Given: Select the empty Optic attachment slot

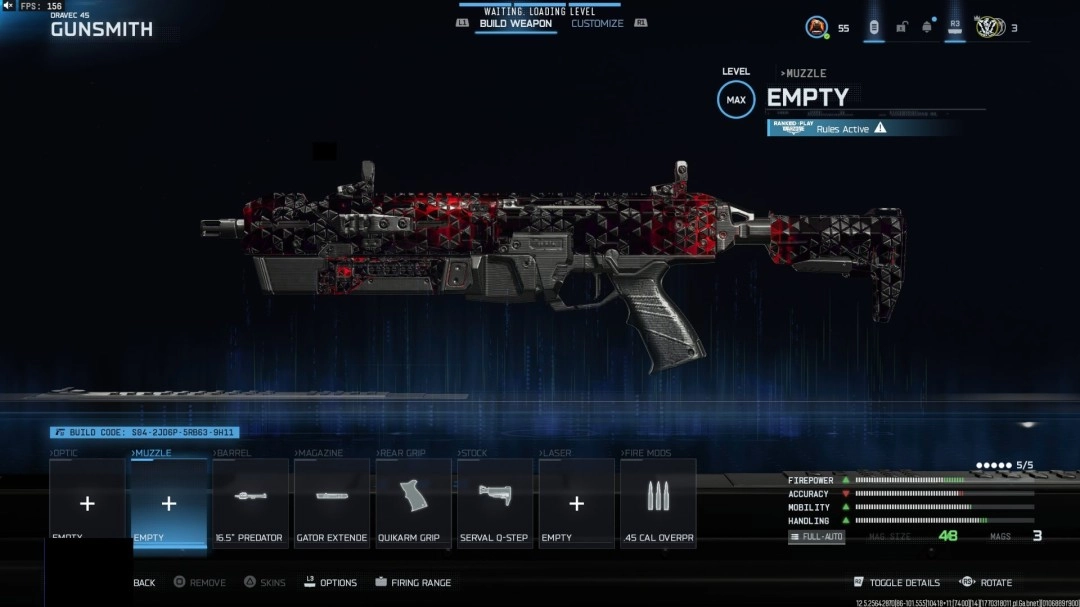Looking at the screenshot, I should (x=87, y=503).
